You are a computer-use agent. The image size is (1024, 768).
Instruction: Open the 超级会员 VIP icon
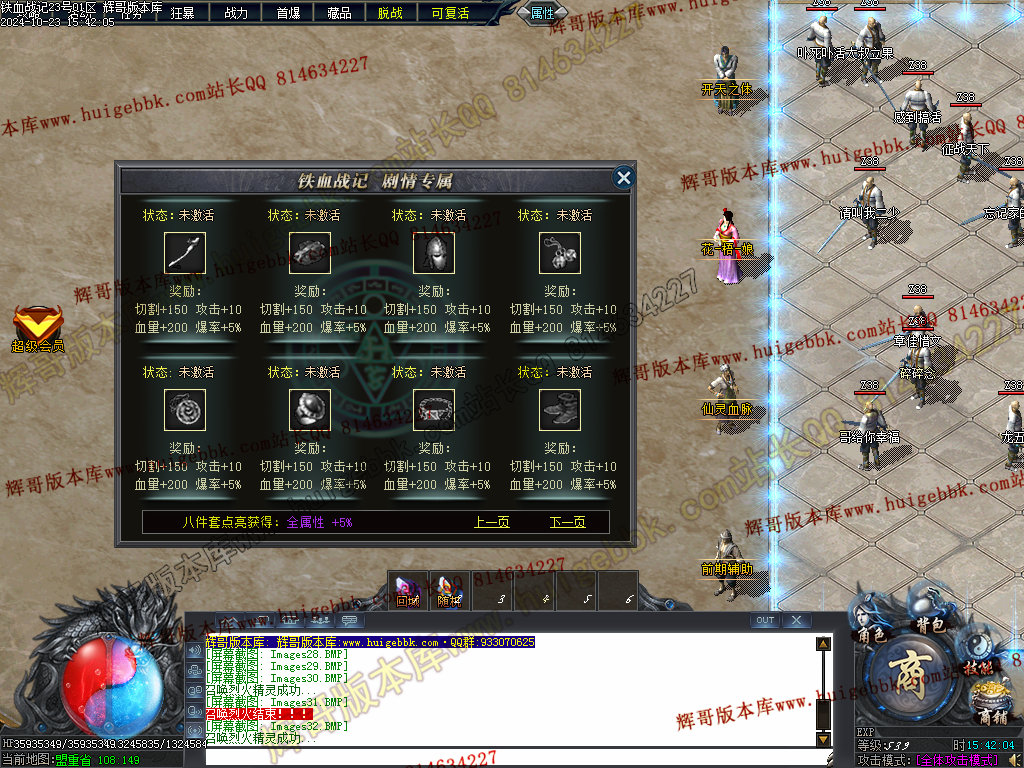tap(37, 328)
